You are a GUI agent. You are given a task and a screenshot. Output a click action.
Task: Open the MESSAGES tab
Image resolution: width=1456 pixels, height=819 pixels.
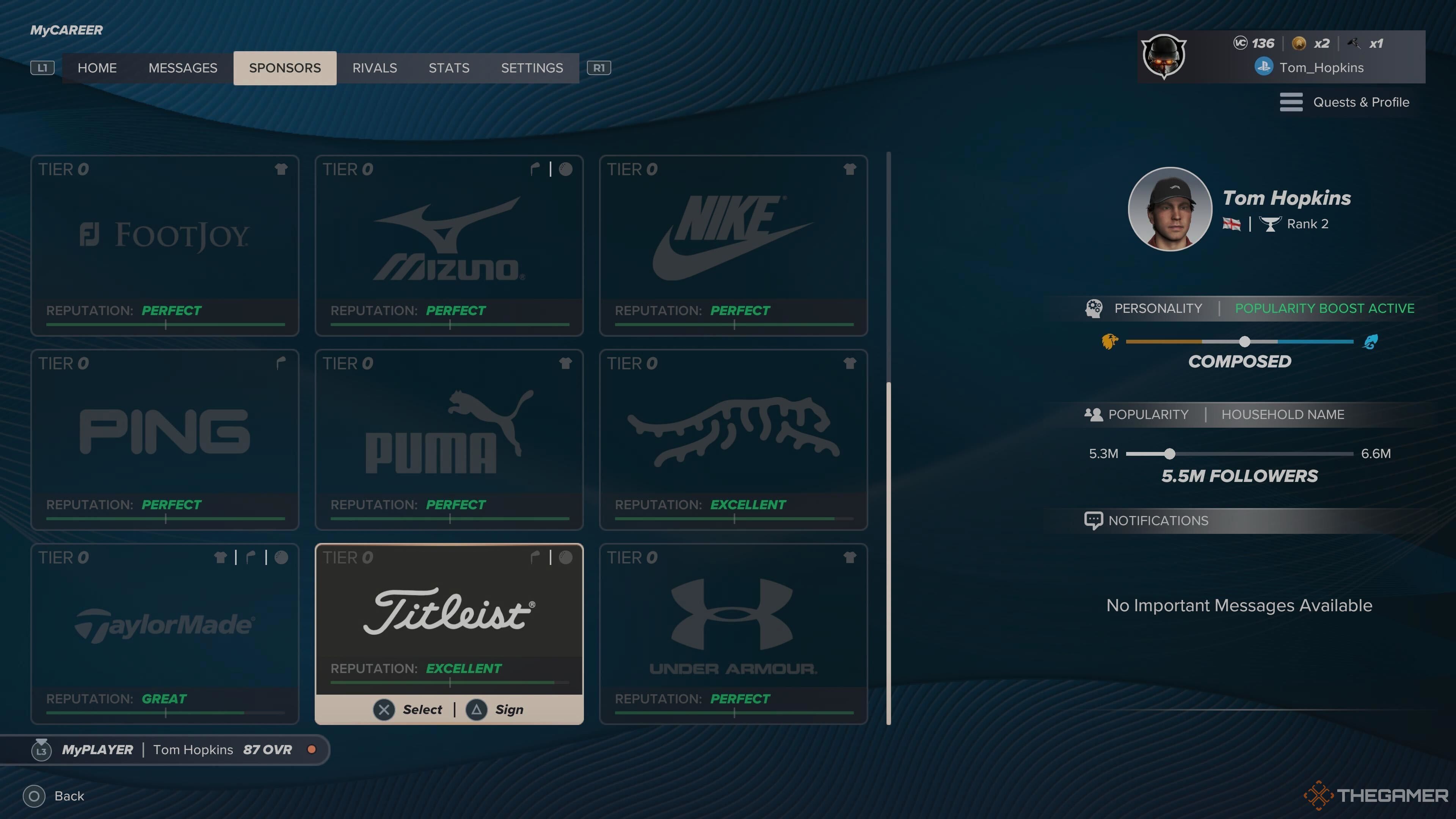tap(182, 68)
